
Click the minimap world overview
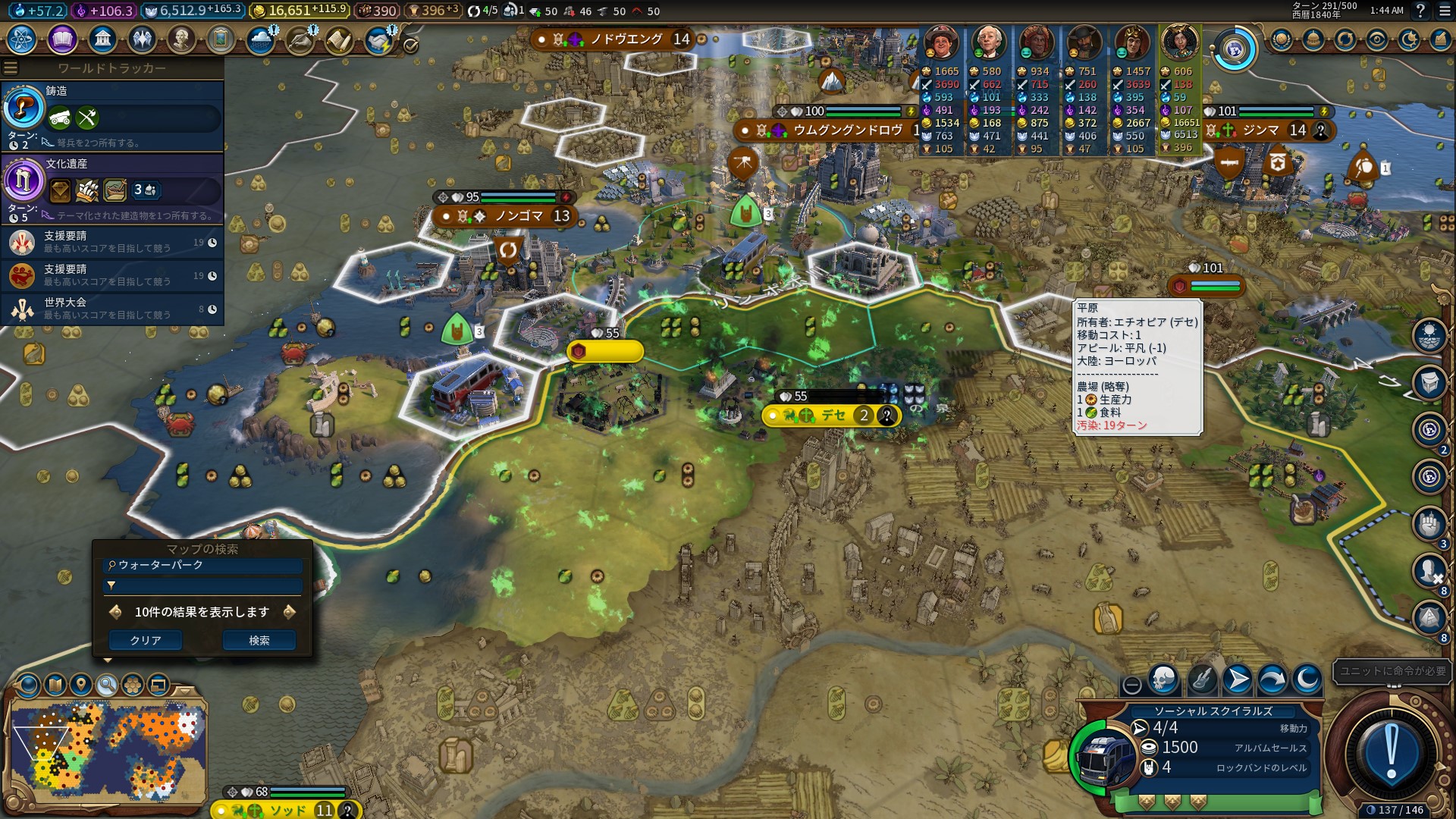(x=106, y=751)
